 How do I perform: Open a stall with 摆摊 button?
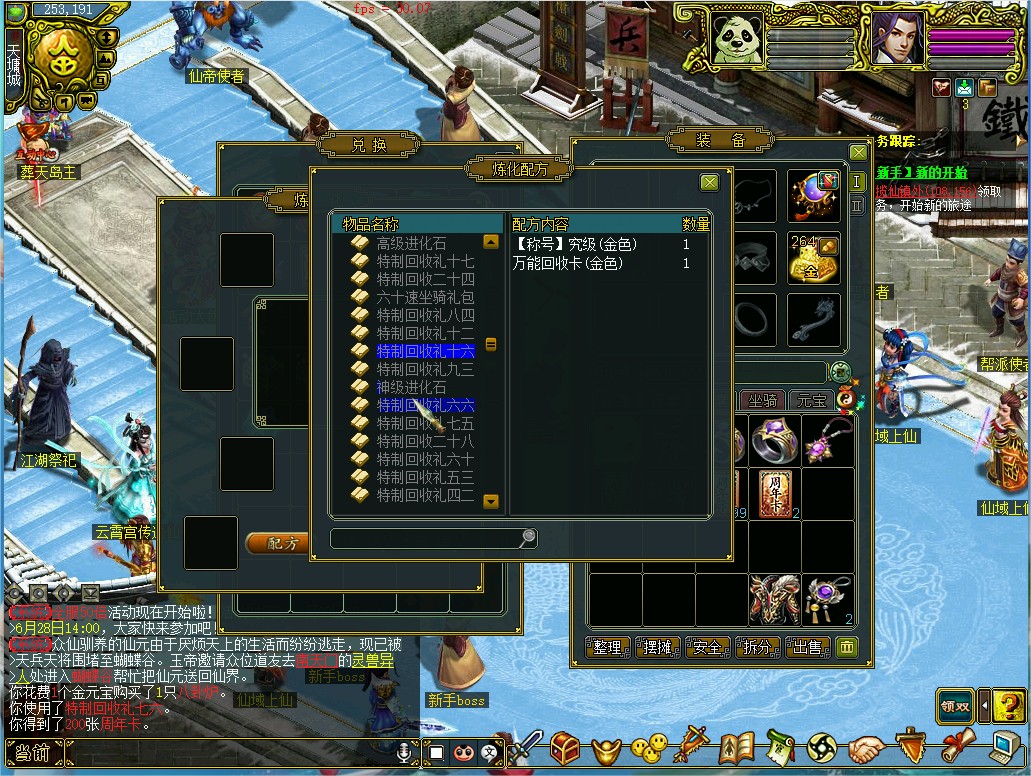(x=657, y=647)
